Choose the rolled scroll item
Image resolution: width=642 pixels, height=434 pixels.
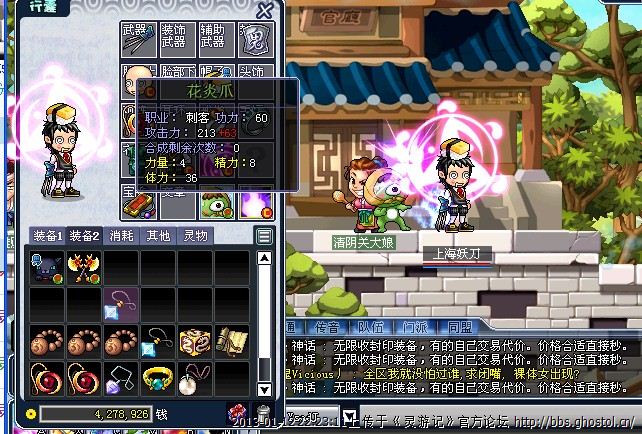pos(230,340)
